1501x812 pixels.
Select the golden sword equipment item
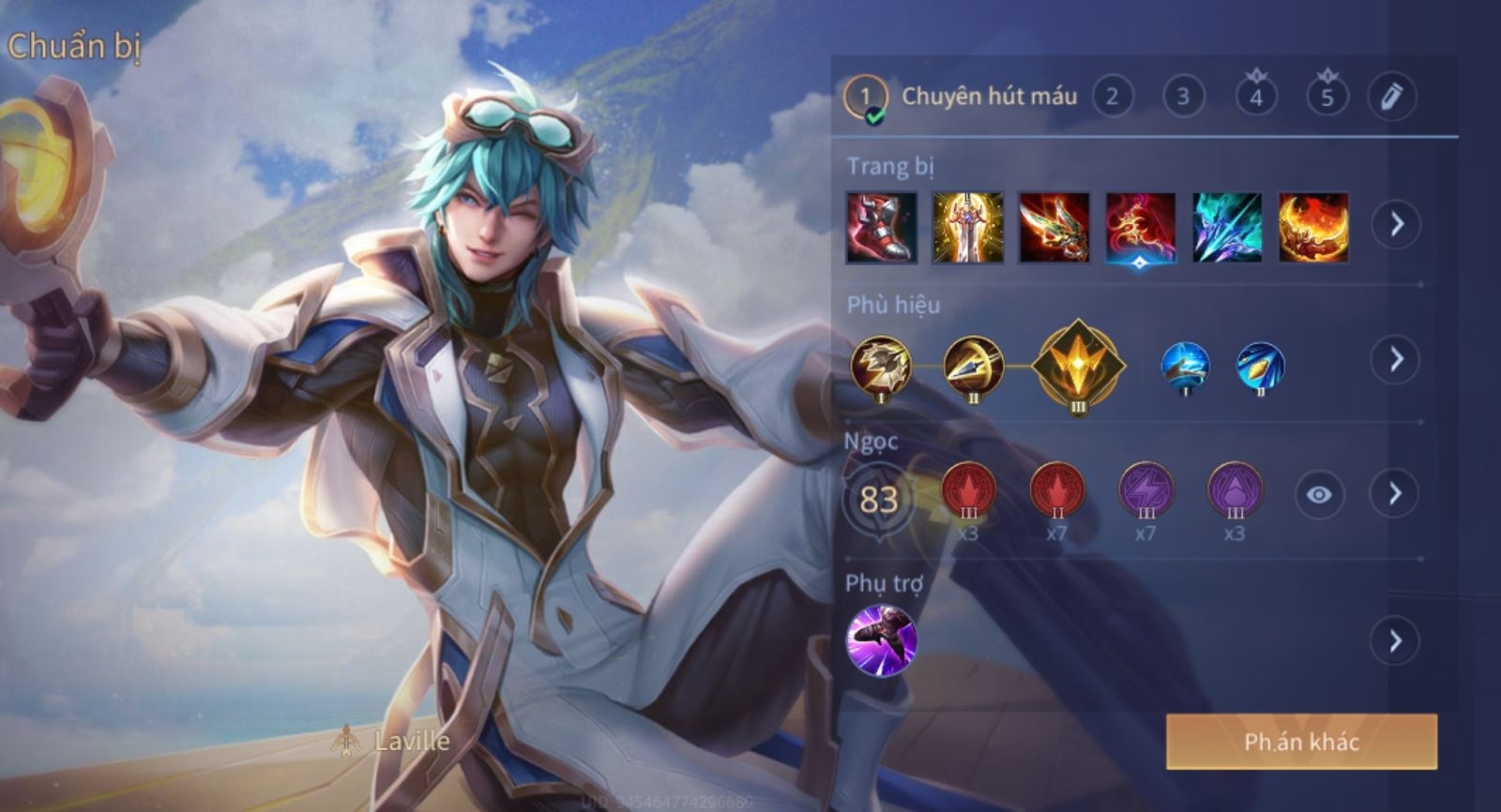tap(967, 228)
